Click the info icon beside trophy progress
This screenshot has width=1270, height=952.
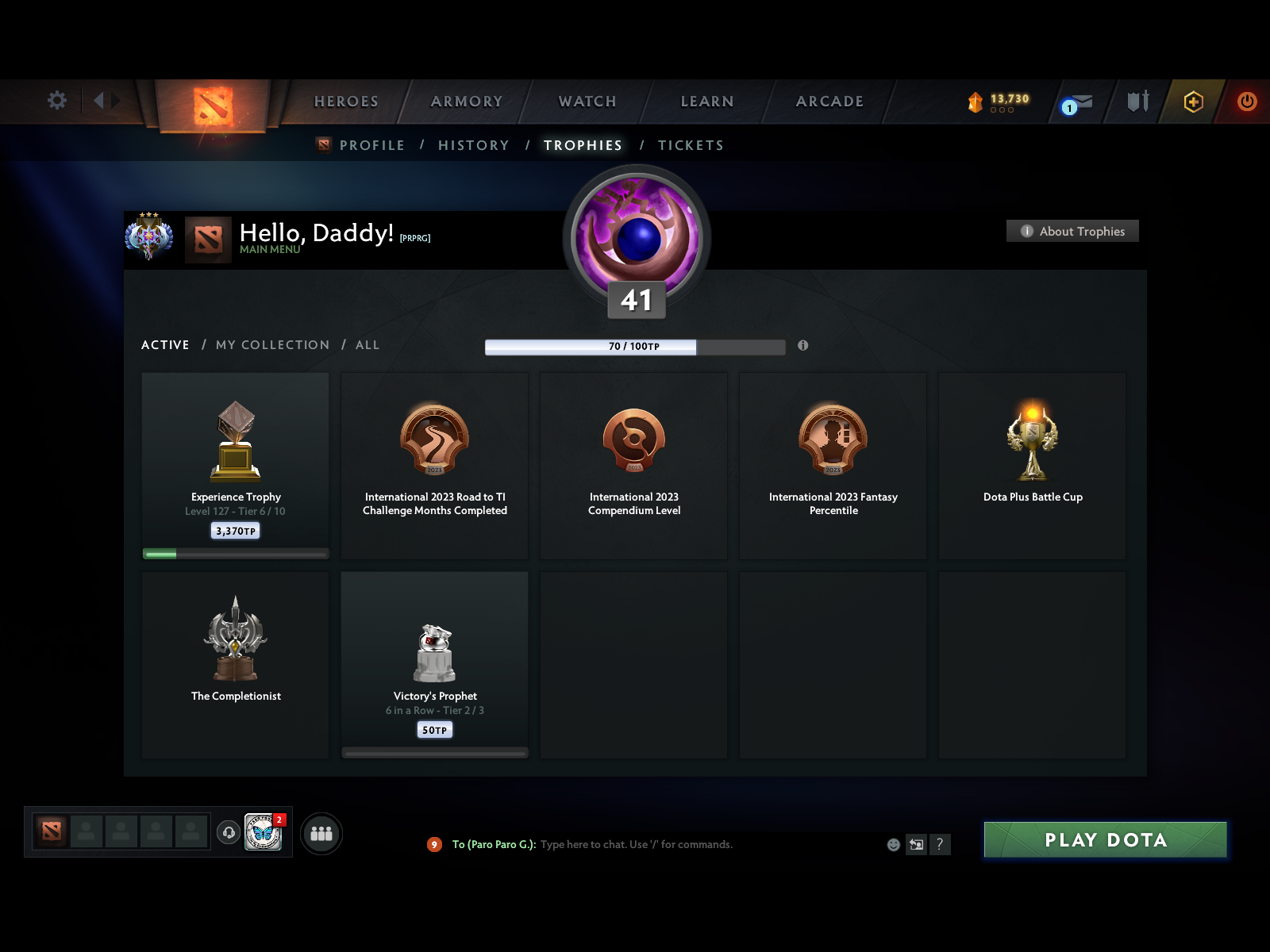[x=804, y=346]
